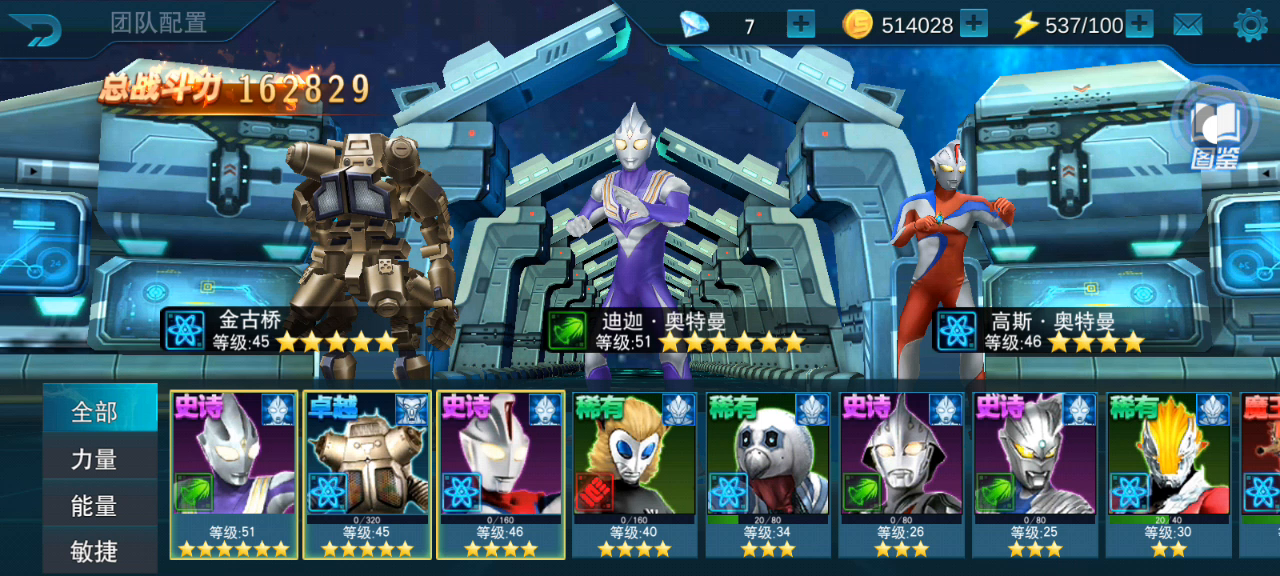Go back with the arrow button
The width and height of the screenshot is (1280, 576).
pos(36,26)
